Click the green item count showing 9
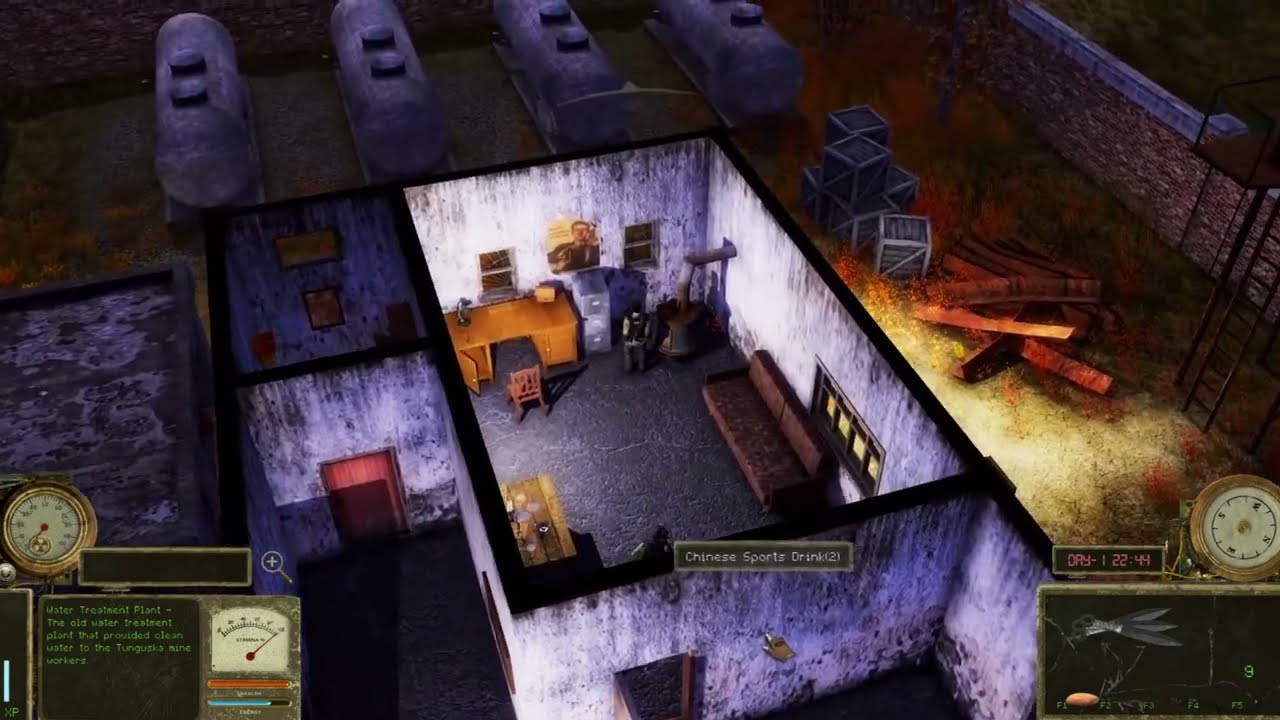 [x=1248, y=671]
